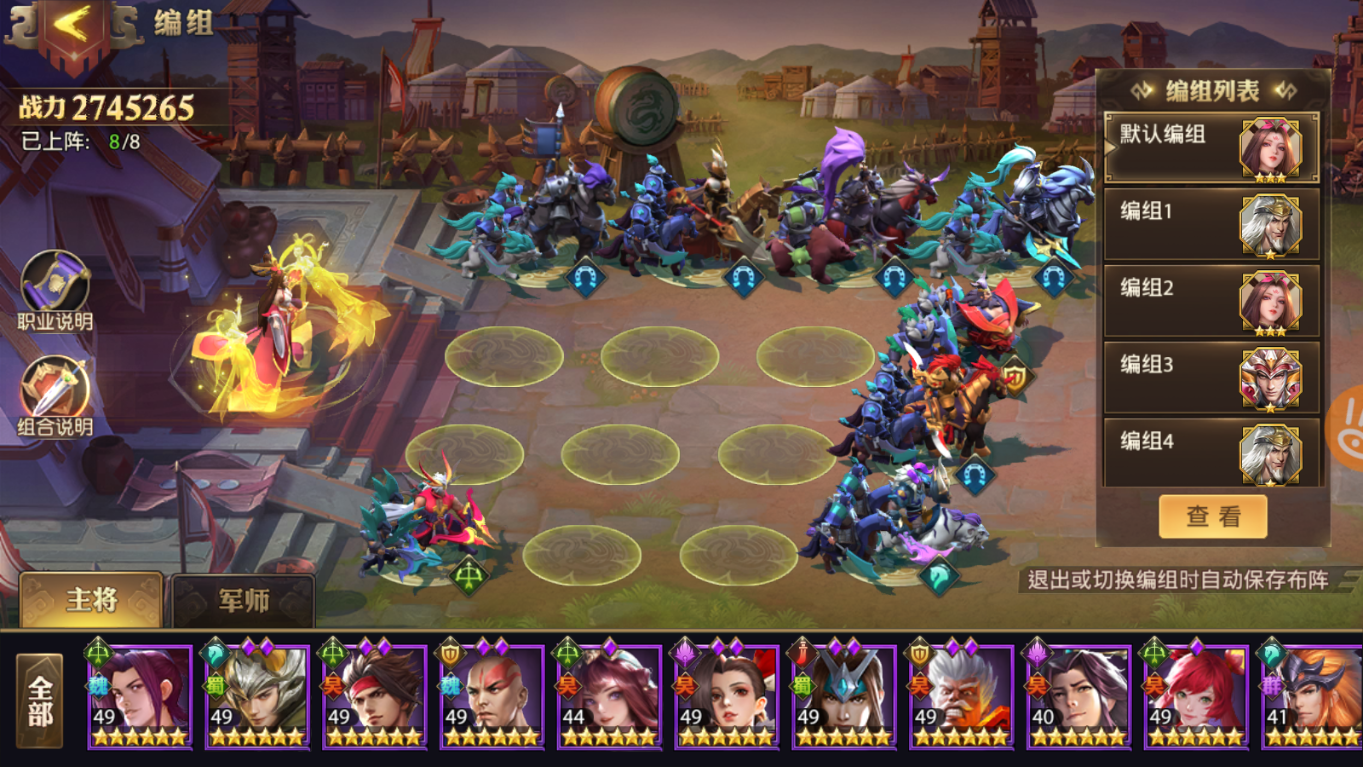Select the 默认编组 formation entry

tap(1211, 147)
